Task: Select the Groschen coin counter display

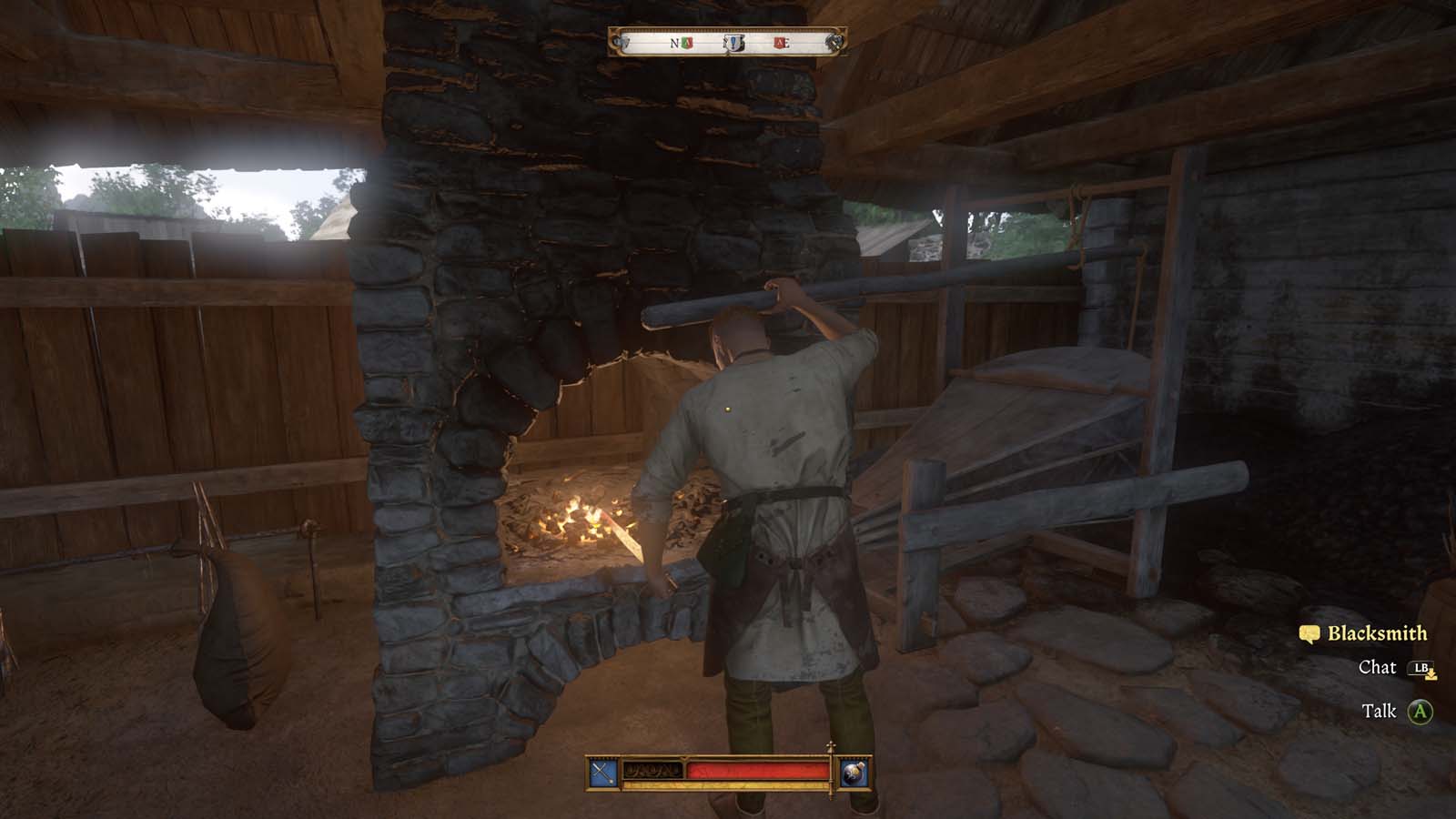Action: (652, 769)
